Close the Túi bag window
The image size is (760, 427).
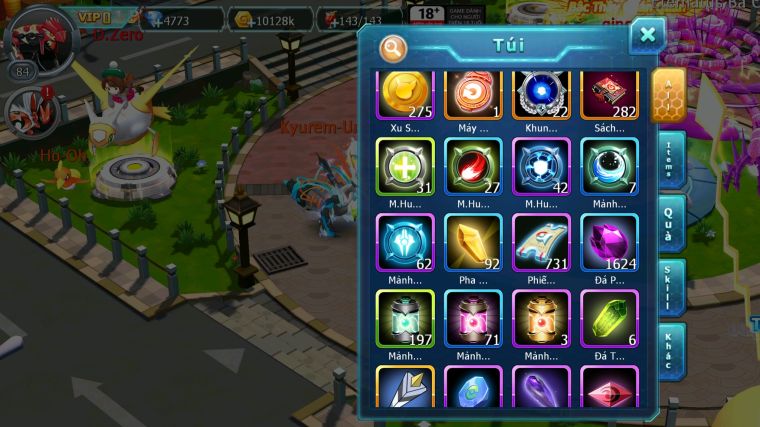click(x=647, y=35)
